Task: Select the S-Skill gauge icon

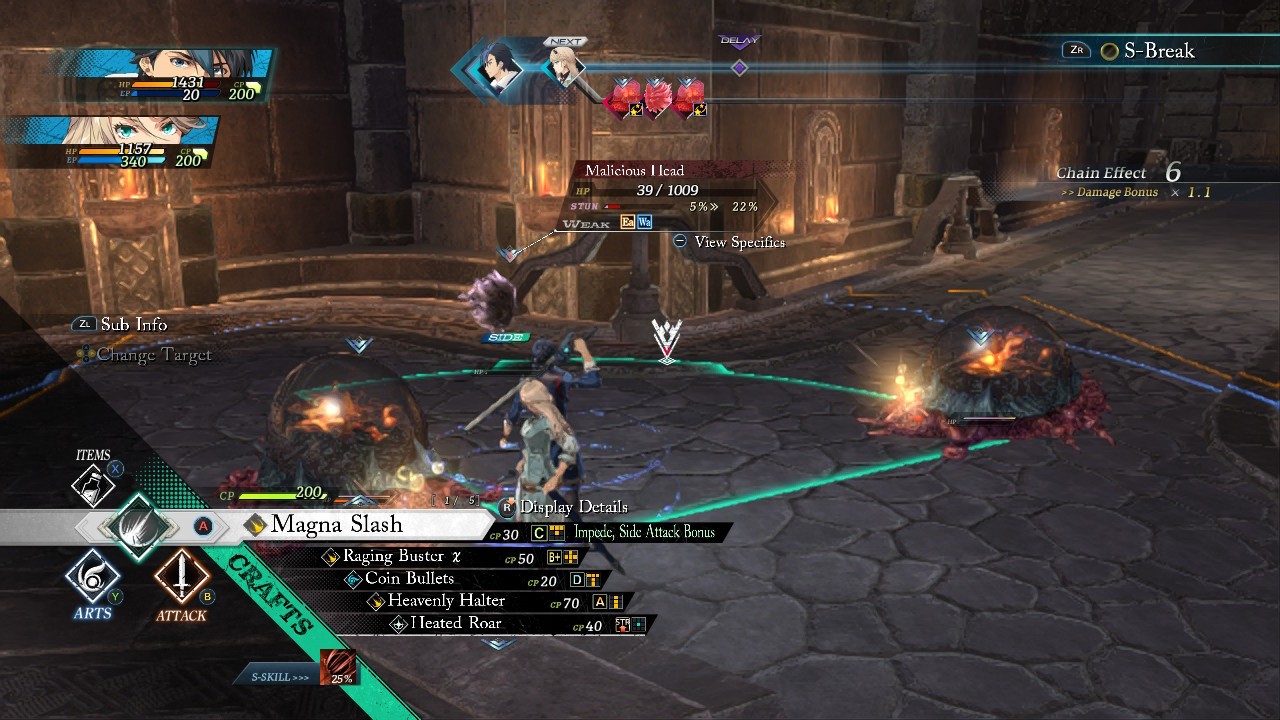Action: tap(337, 667)
